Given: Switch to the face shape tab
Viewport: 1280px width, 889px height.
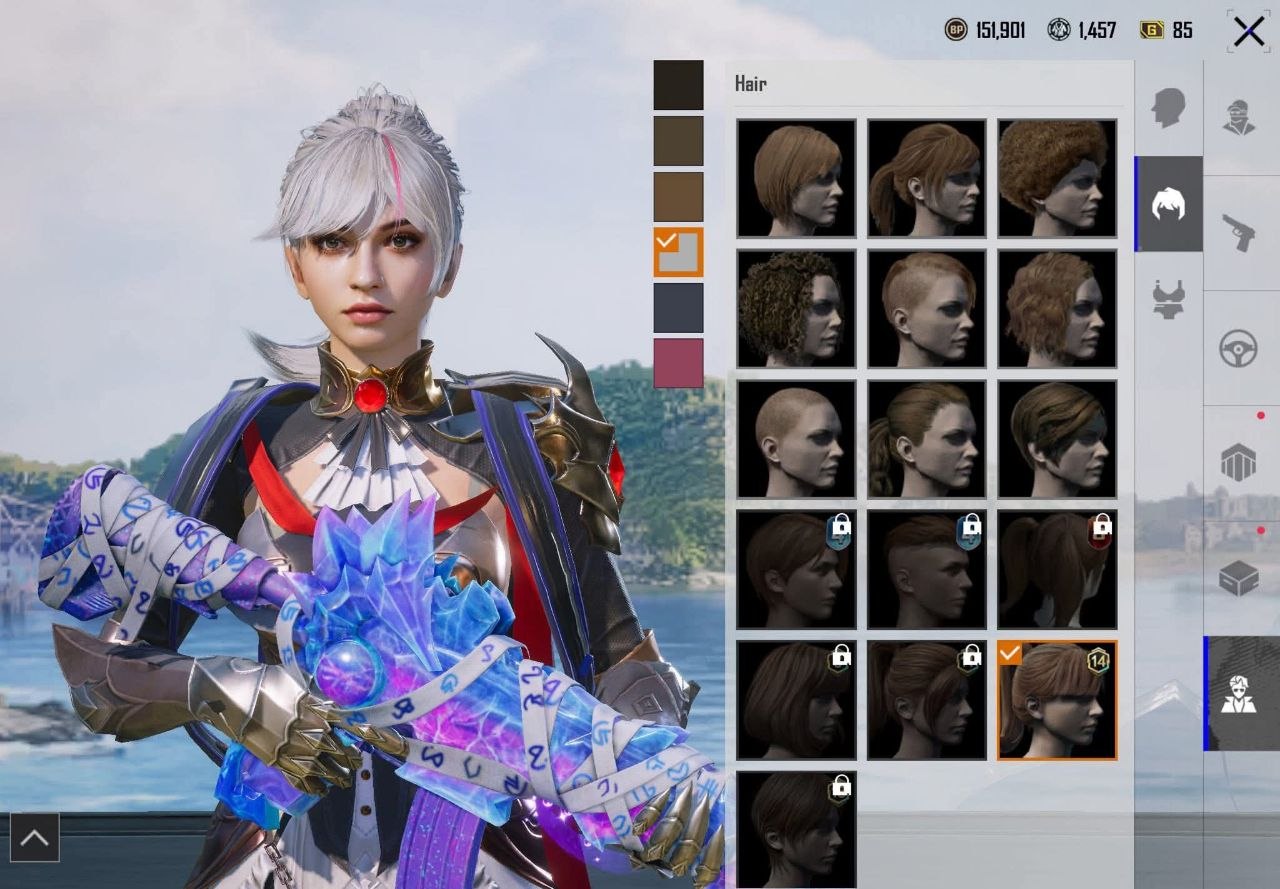Looking at the screenshot, I should (x=1168, y=108).
